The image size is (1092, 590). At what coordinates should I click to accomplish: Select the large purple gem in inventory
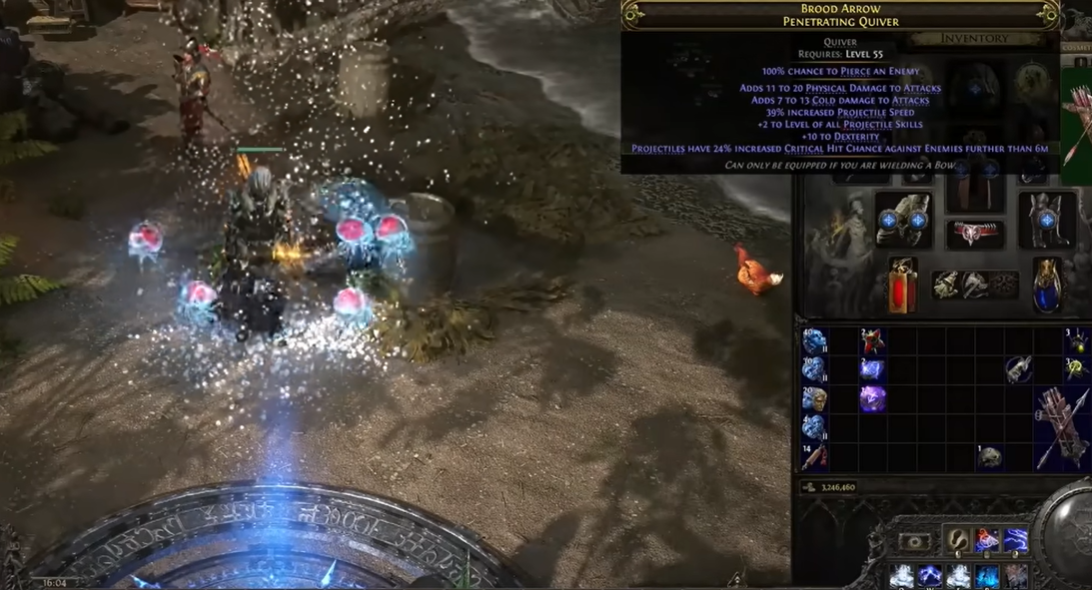point(872,399)
